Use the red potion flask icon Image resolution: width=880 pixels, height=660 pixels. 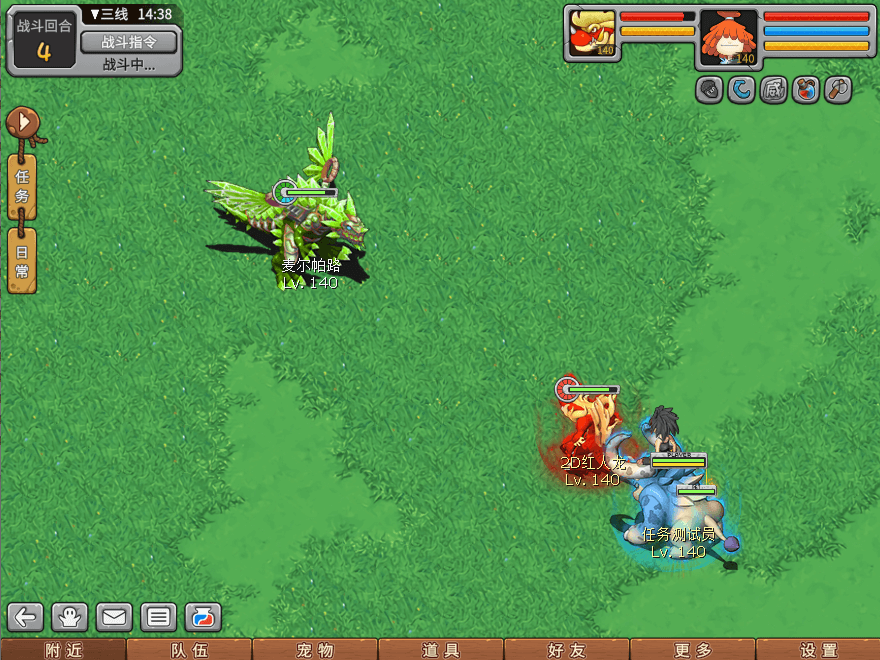coord(805,90)
